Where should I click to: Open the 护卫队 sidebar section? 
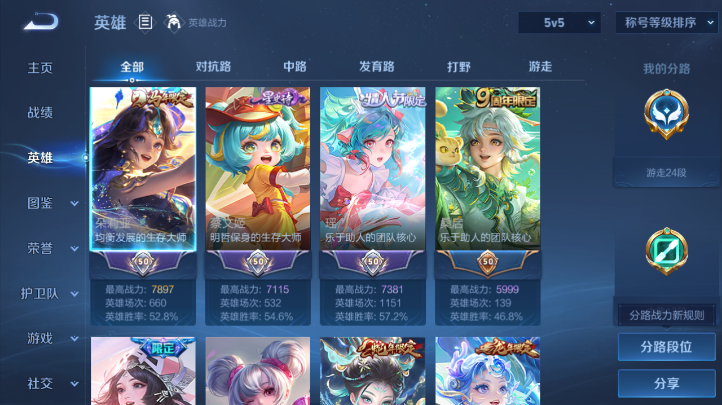point(52,293)
